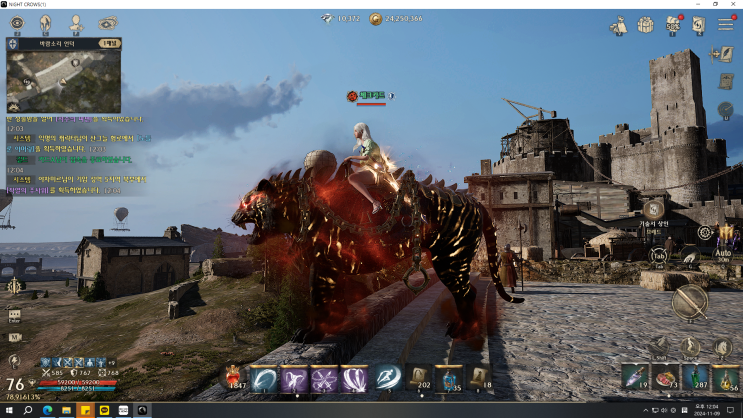Close the Night Crows window

tap(732, 4)
